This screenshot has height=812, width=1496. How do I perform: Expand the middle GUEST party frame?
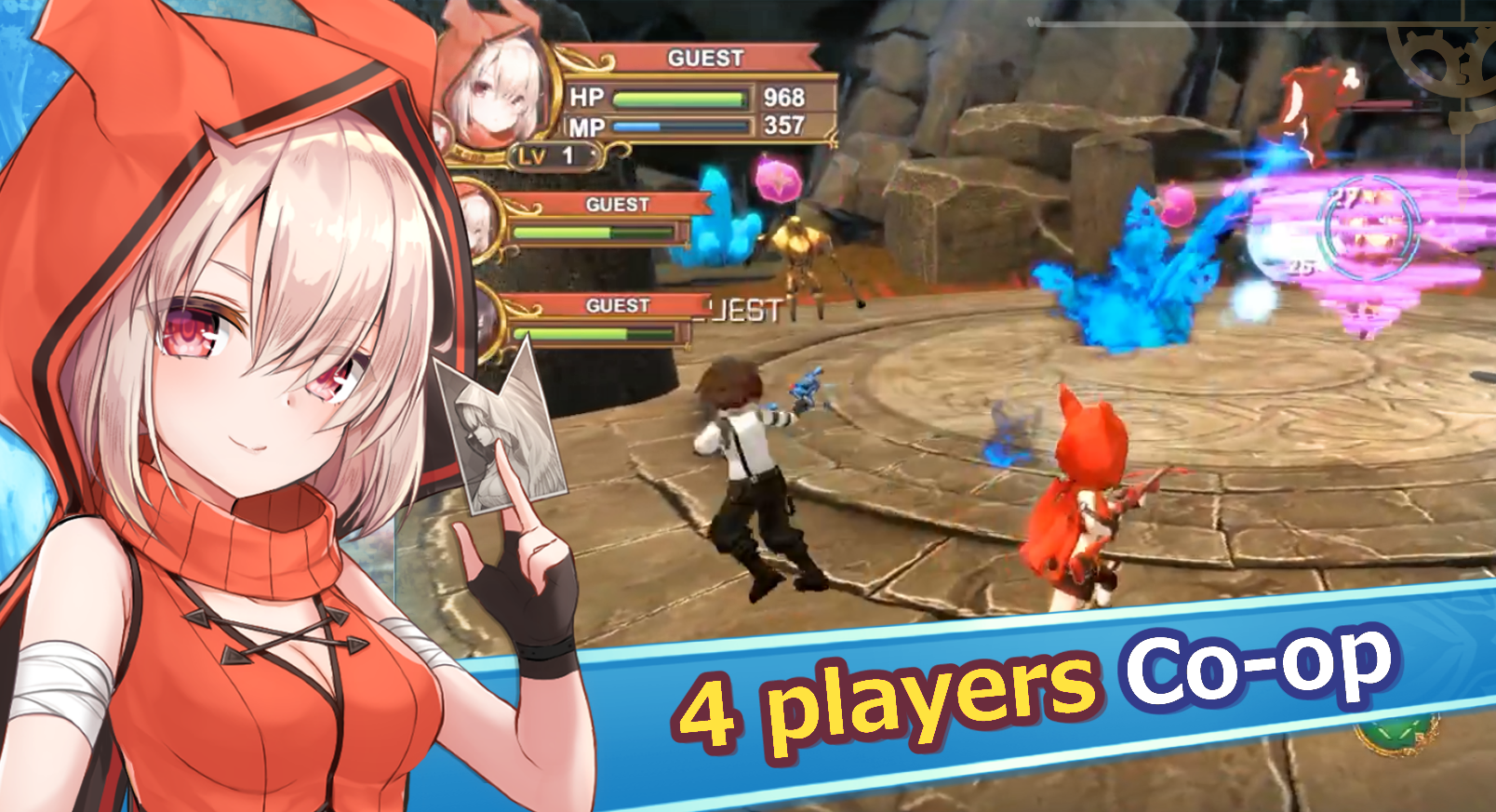pyautogui.click(x=619, y=203)
